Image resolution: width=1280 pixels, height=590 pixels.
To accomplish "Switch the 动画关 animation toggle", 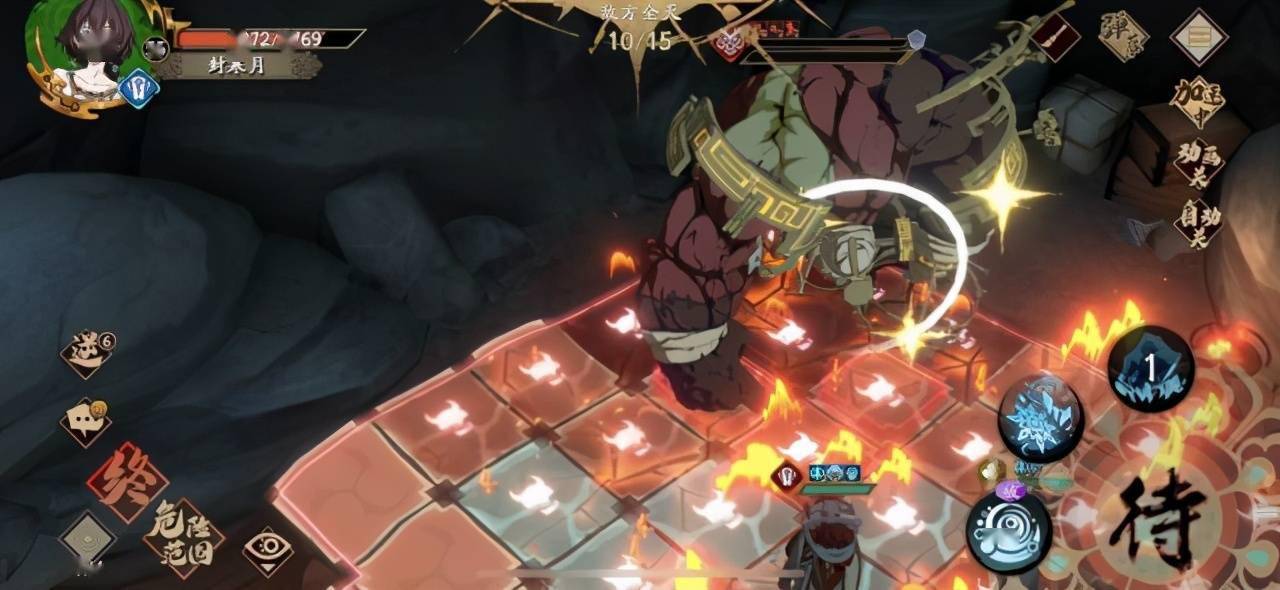I will click(x=1198, y=163).
